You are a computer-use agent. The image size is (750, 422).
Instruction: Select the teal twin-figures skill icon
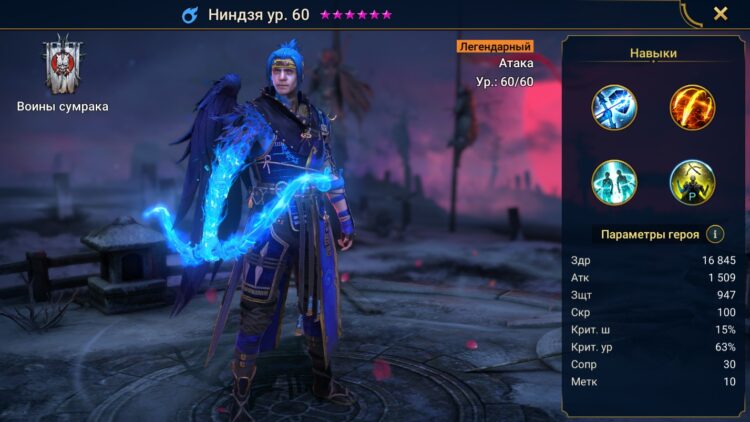(613, 183)
